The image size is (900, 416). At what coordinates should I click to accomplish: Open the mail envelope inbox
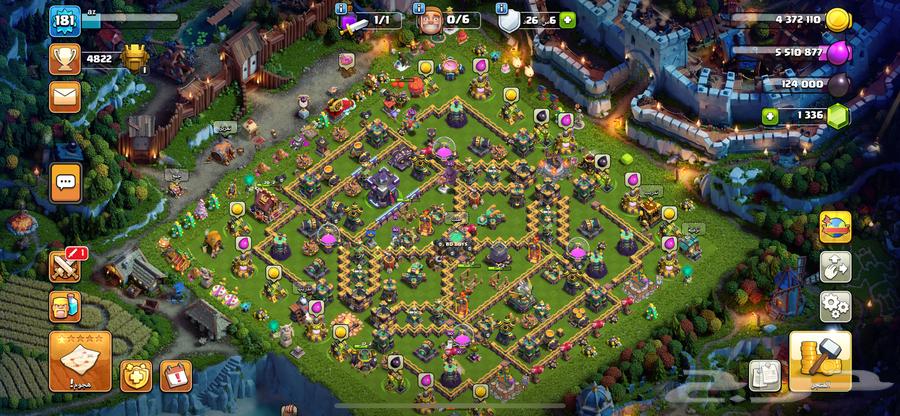point(65,96)
